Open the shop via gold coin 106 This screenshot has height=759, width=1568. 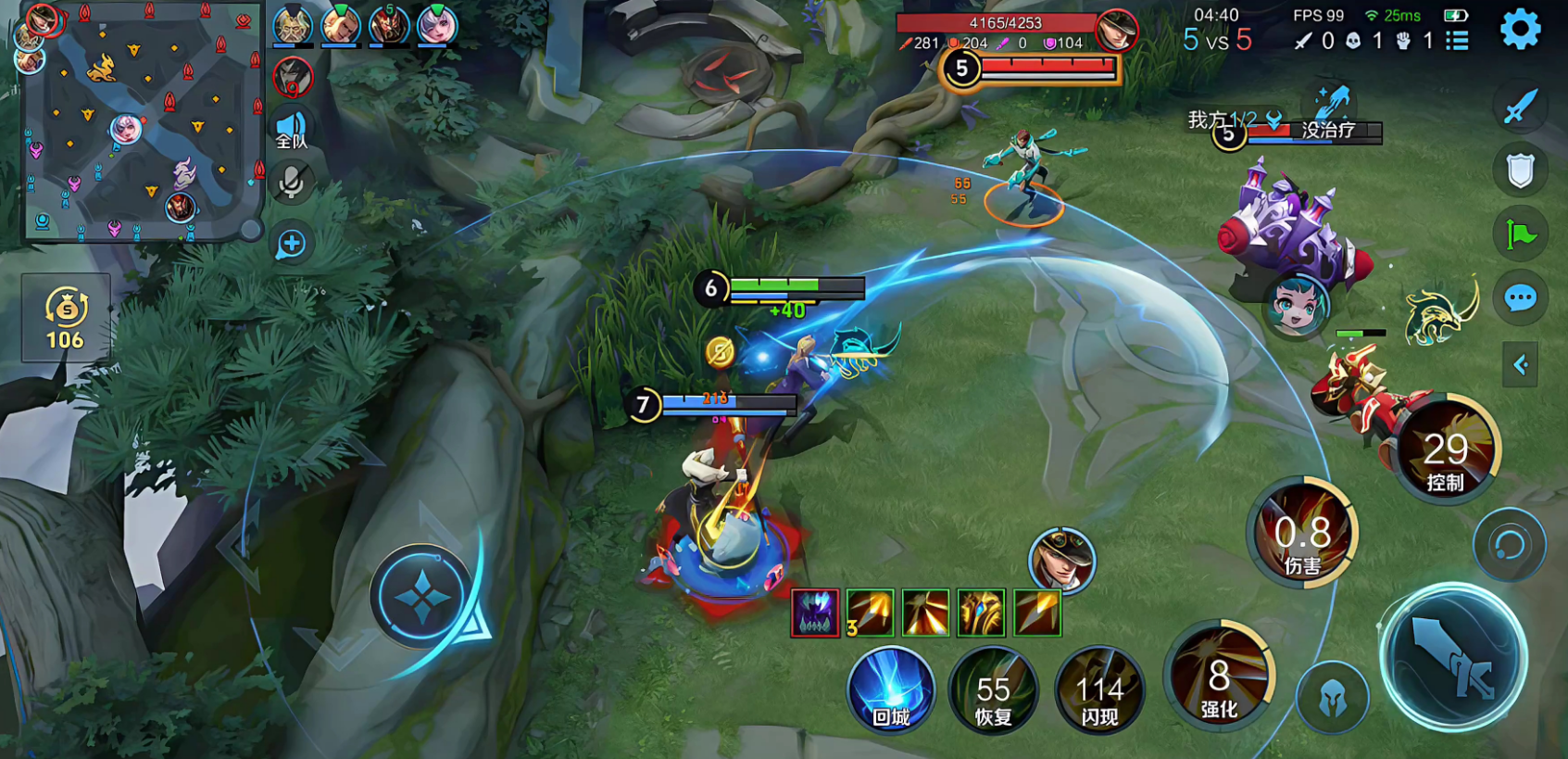66,318
